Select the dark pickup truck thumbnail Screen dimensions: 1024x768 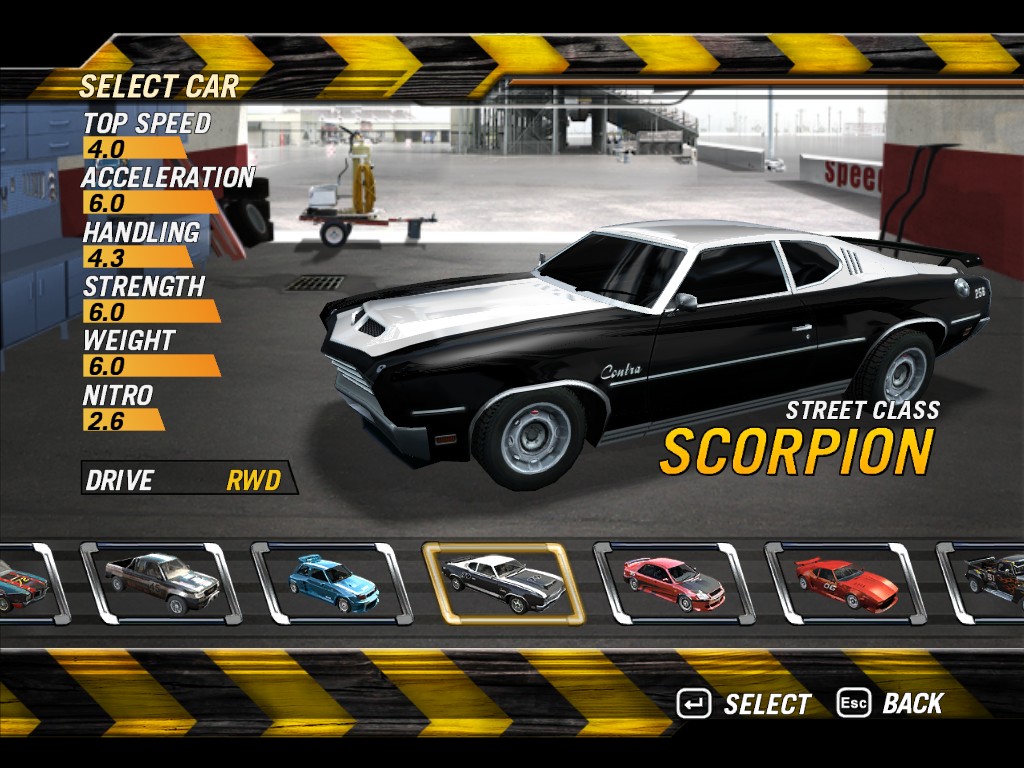(x=161, y=584)
